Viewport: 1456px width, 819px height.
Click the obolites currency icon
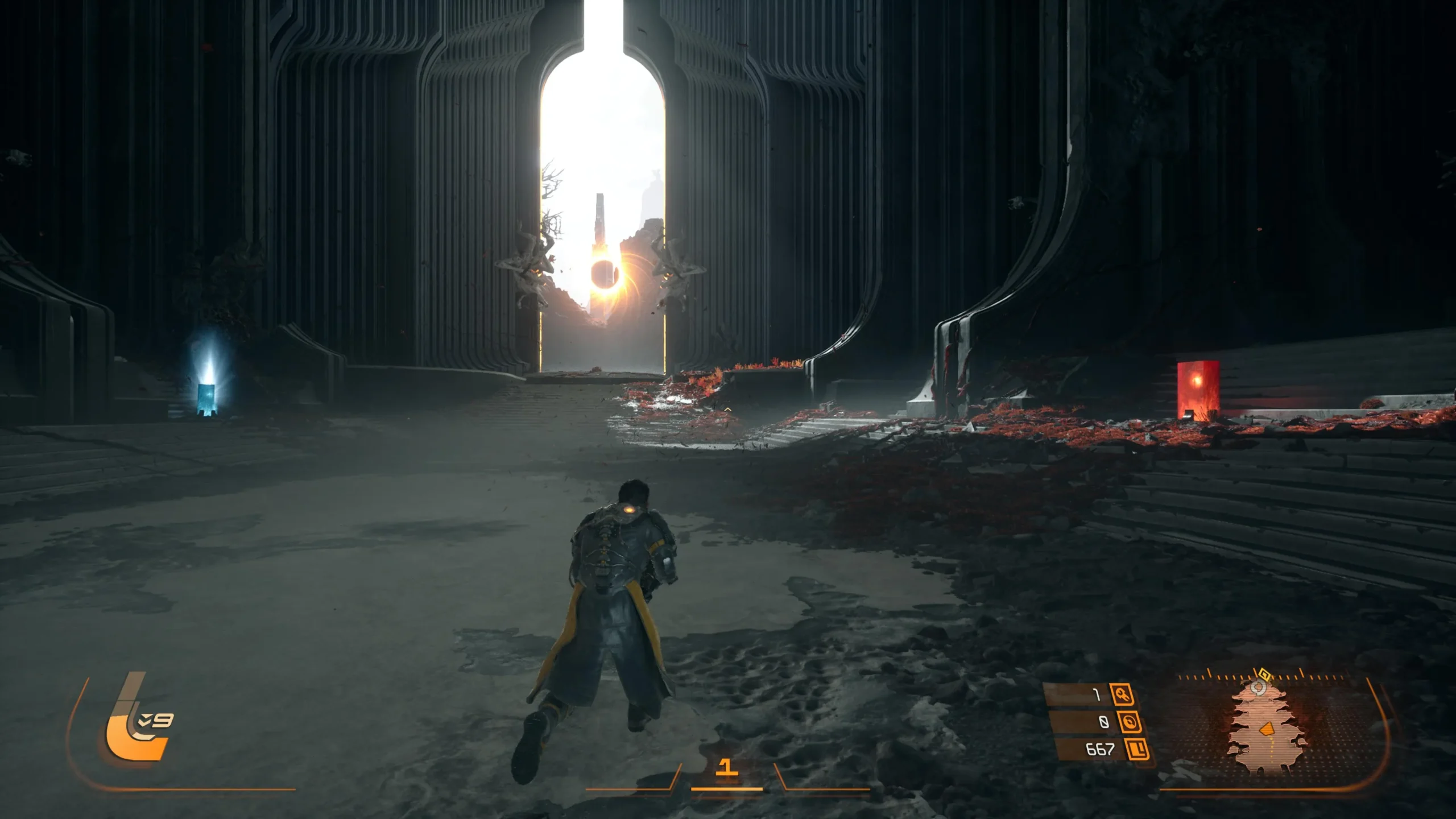[1136, 750]
